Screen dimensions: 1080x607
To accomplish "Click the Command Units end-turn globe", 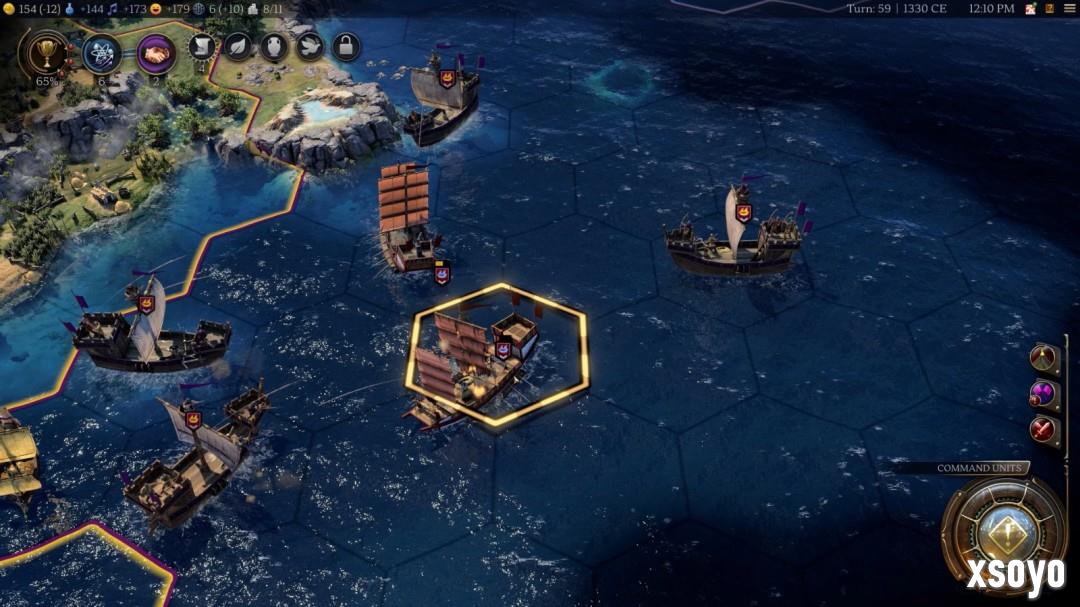I will click(1003, 533).
